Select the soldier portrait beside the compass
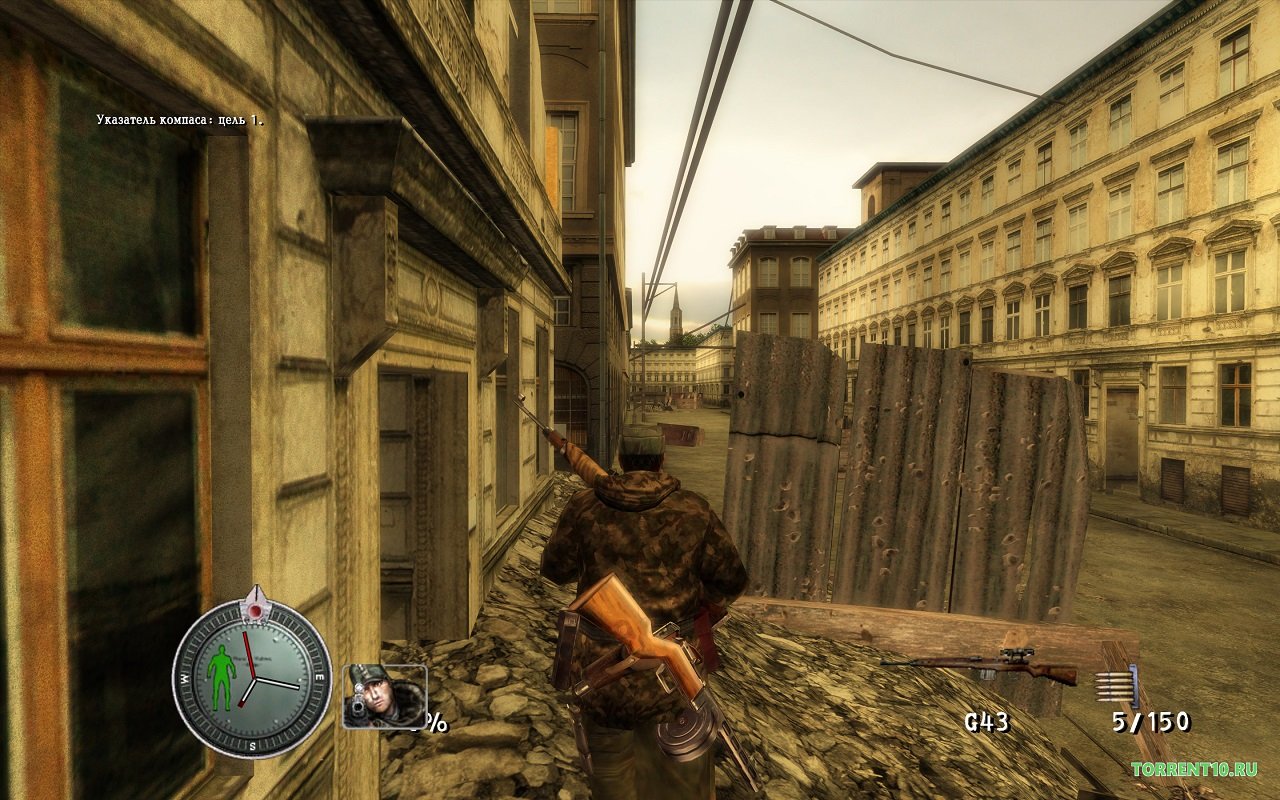 [384, 695]
